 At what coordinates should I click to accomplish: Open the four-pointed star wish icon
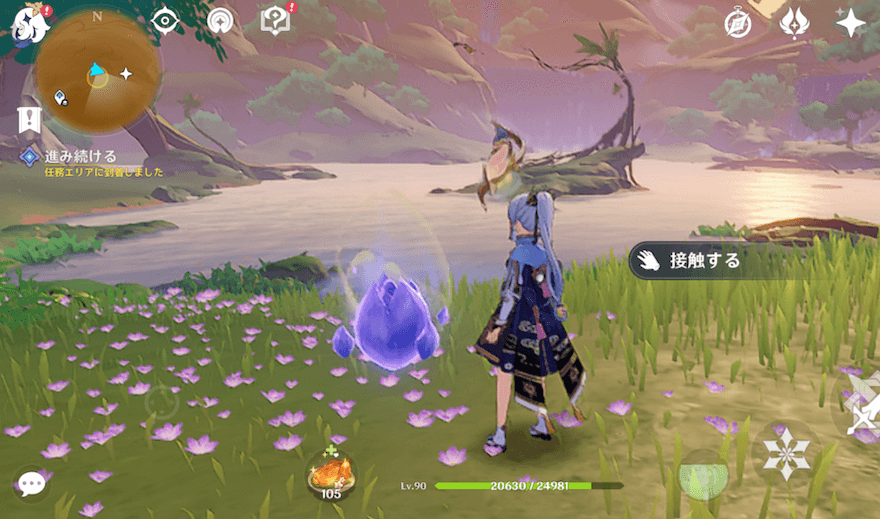[850, 22]
